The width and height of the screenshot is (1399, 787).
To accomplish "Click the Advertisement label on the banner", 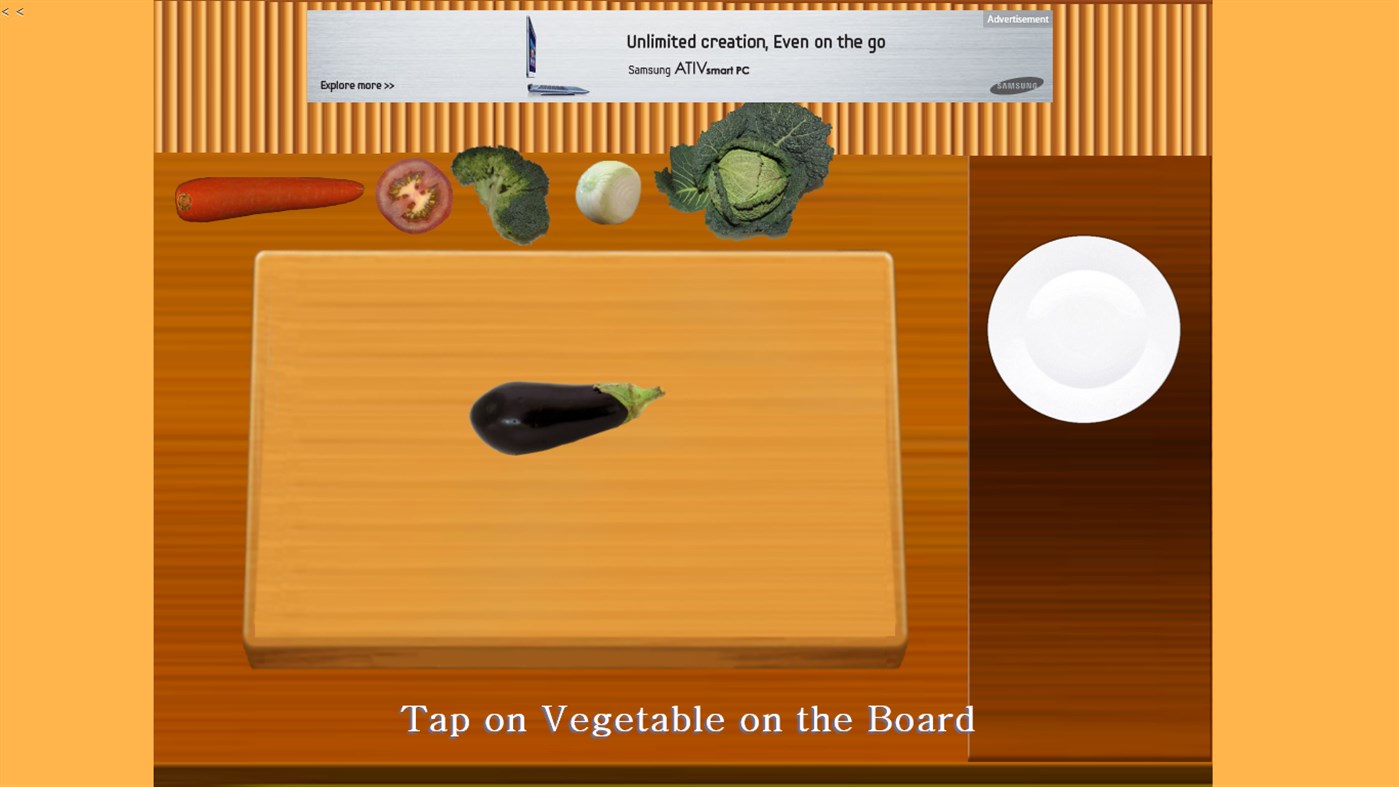I will point(1017,18).
